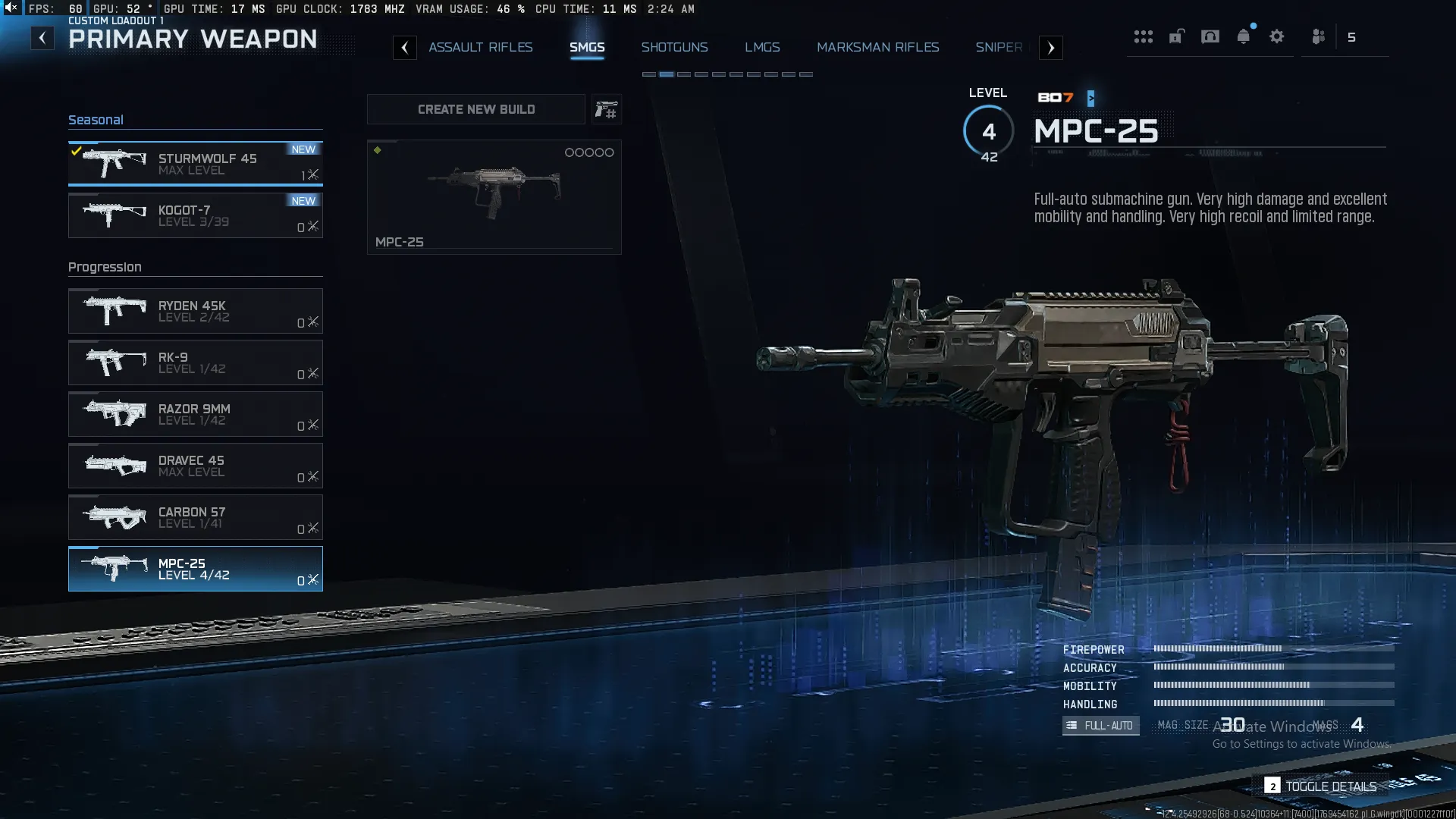Screen dimensions: 1456x819
Task: Open the MPC-25 weapon build thumbnail
Action: 494,196
